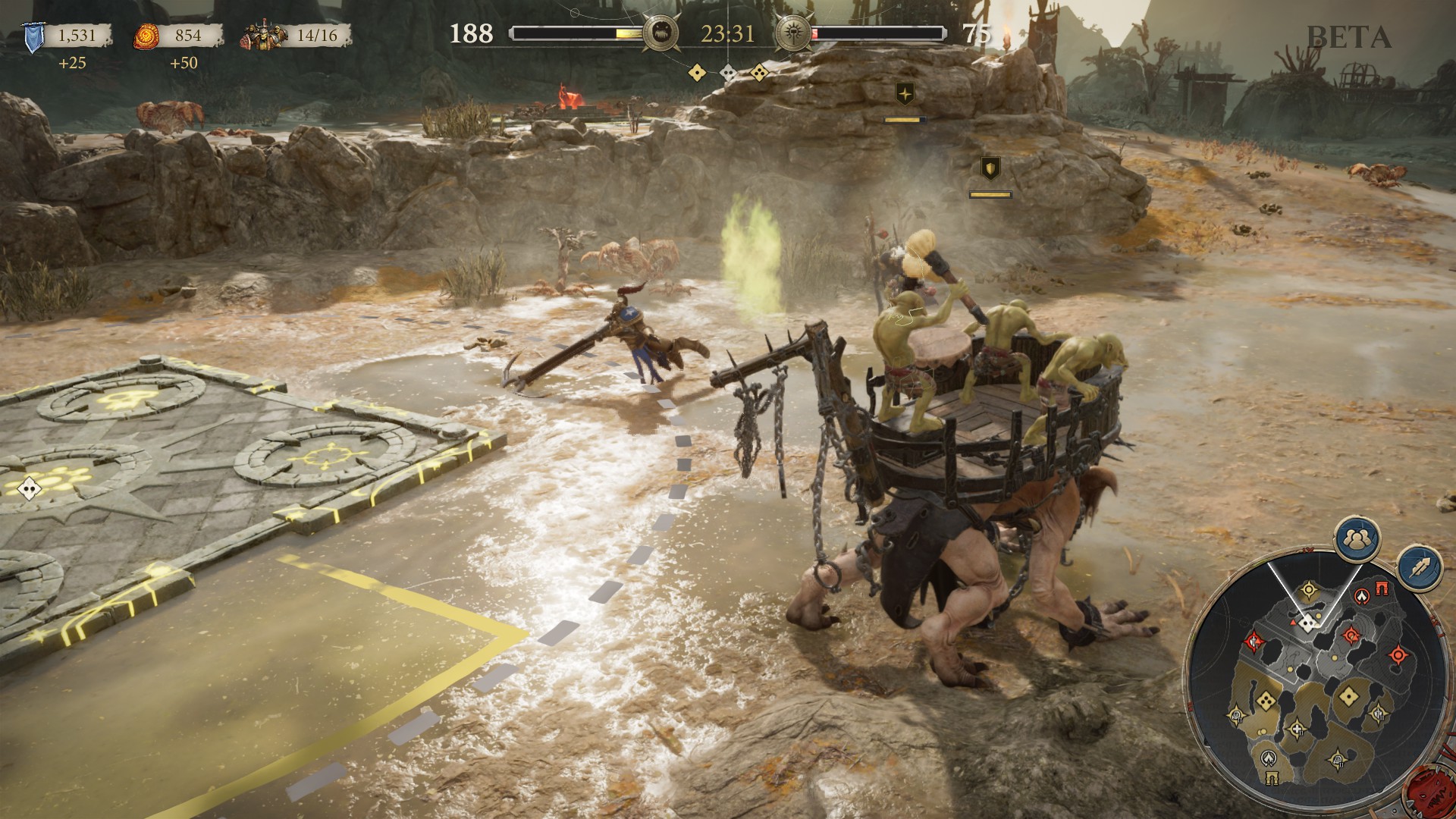Click the orange realmstone resource icon
This screenshot has width=1456, height=819.
coord(147,36)
